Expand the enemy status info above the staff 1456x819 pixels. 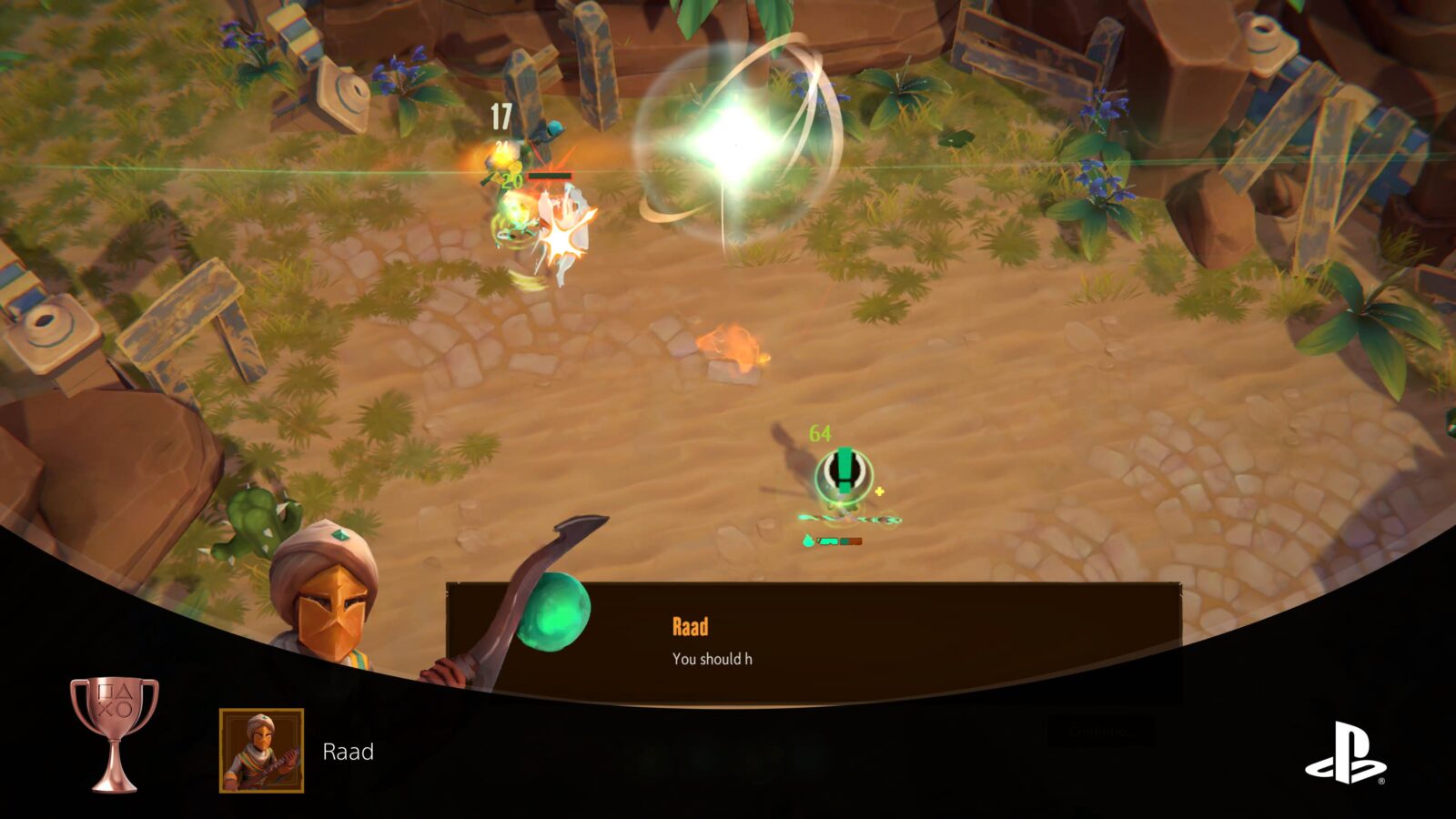coord(846,471)
